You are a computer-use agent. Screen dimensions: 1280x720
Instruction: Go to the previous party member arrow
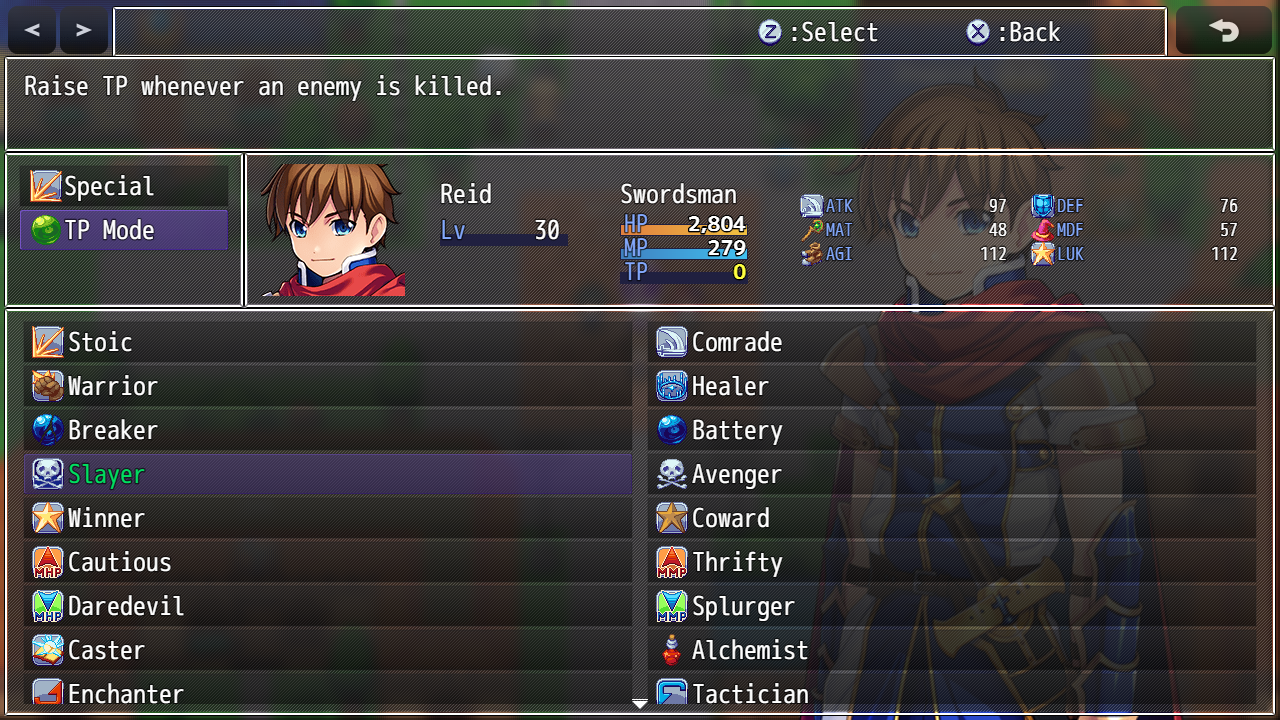point(33,31)
